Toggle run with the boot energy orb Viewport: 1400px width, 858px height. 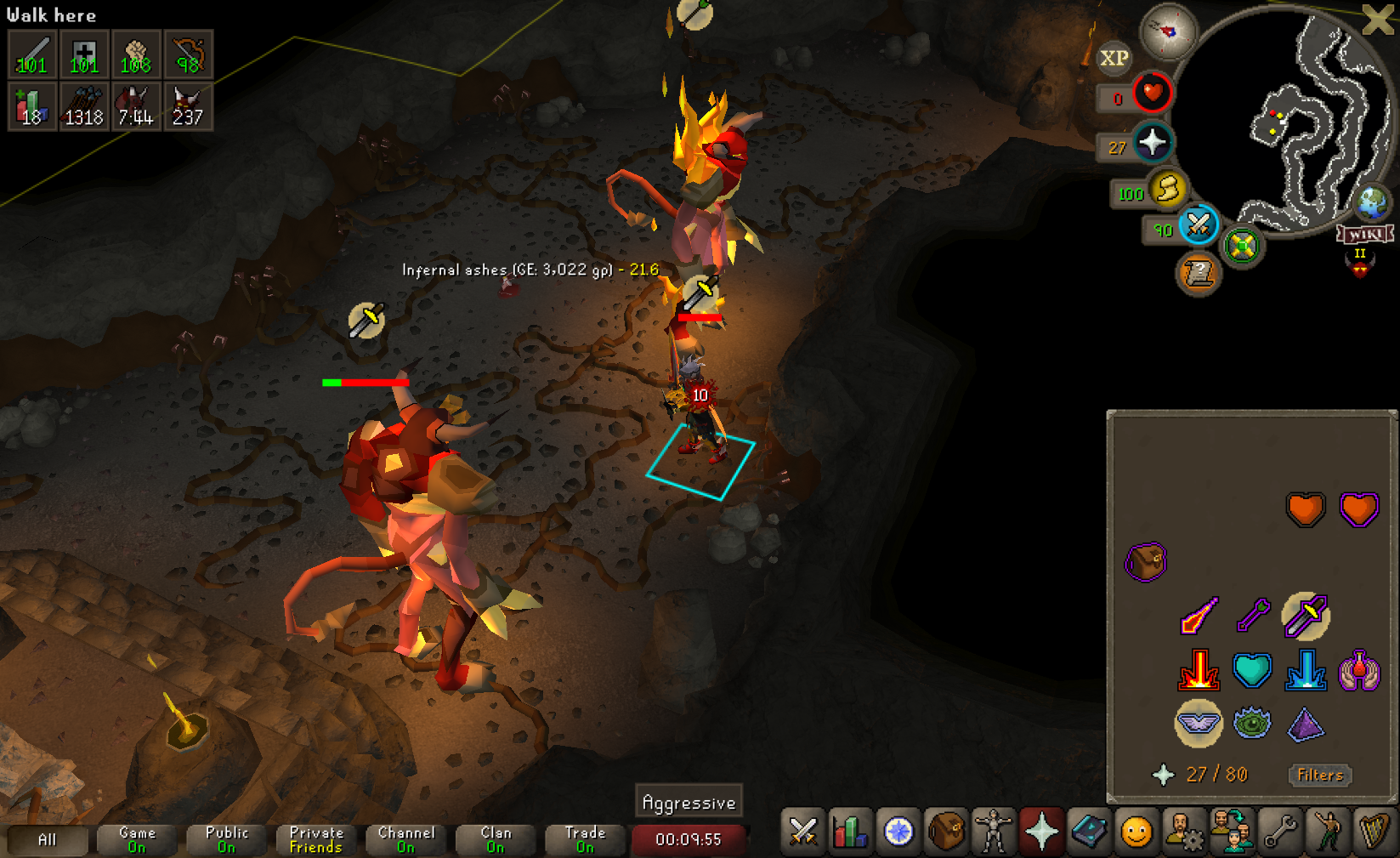[x=1168, y=189]
